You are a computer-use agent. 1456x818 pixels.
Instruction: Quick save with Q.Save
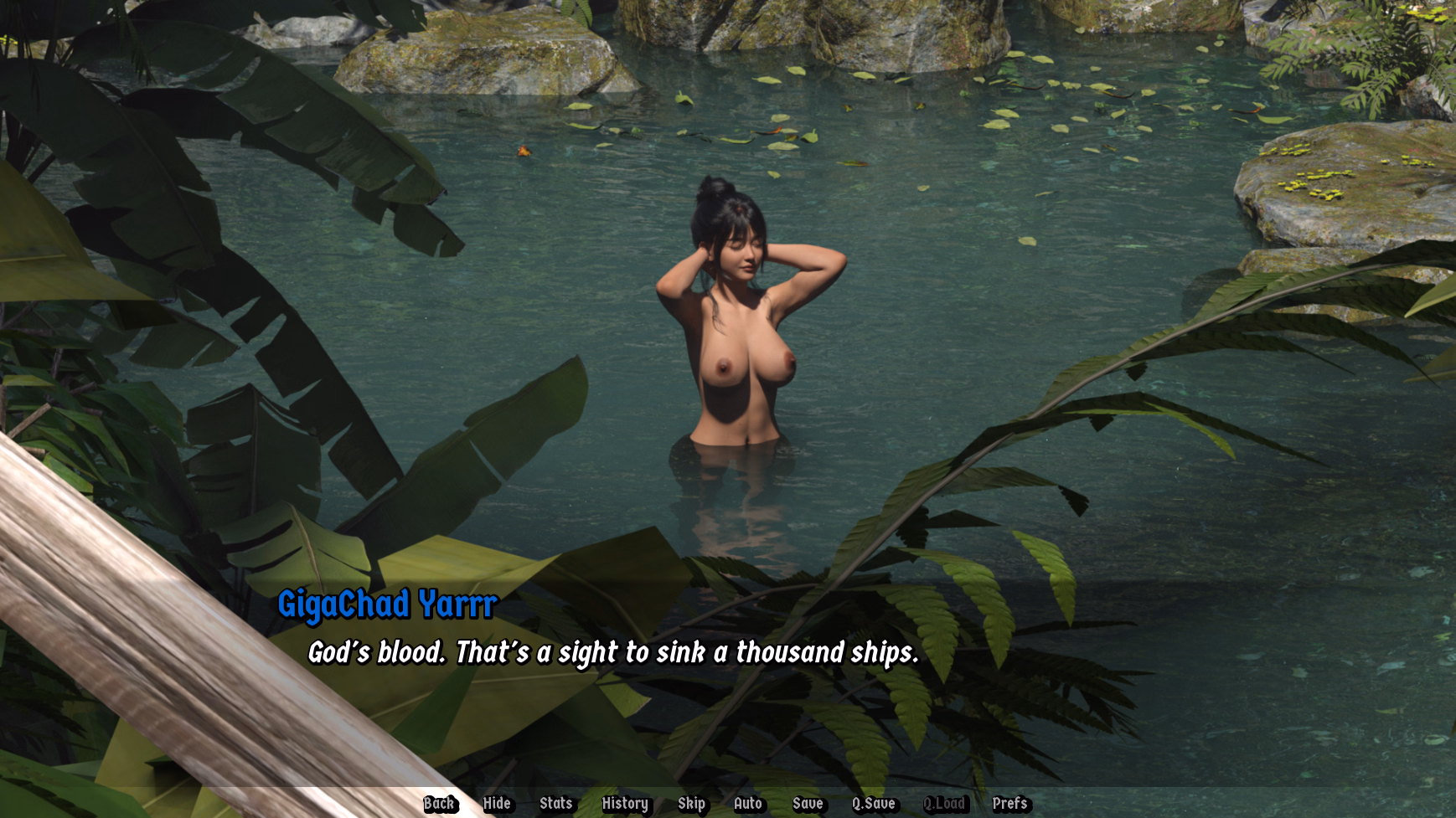click(874, 804)
